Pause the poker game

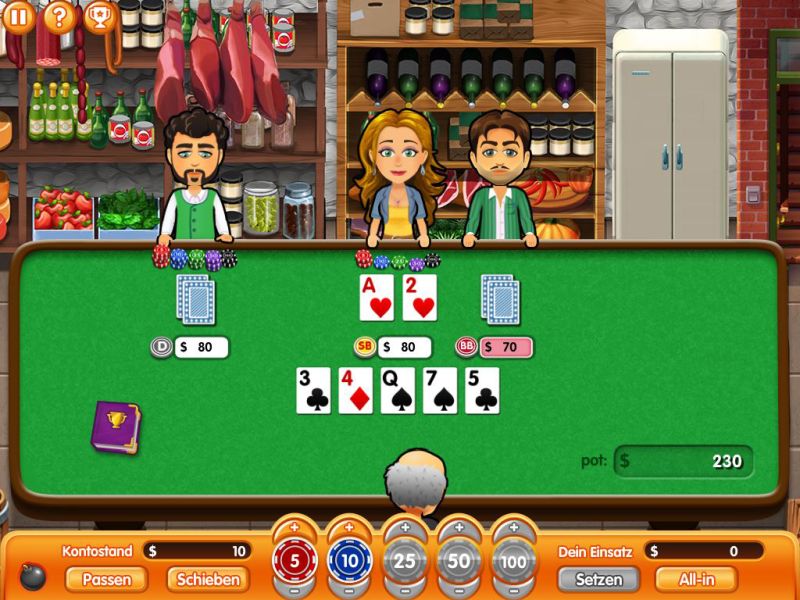point(18,16)
